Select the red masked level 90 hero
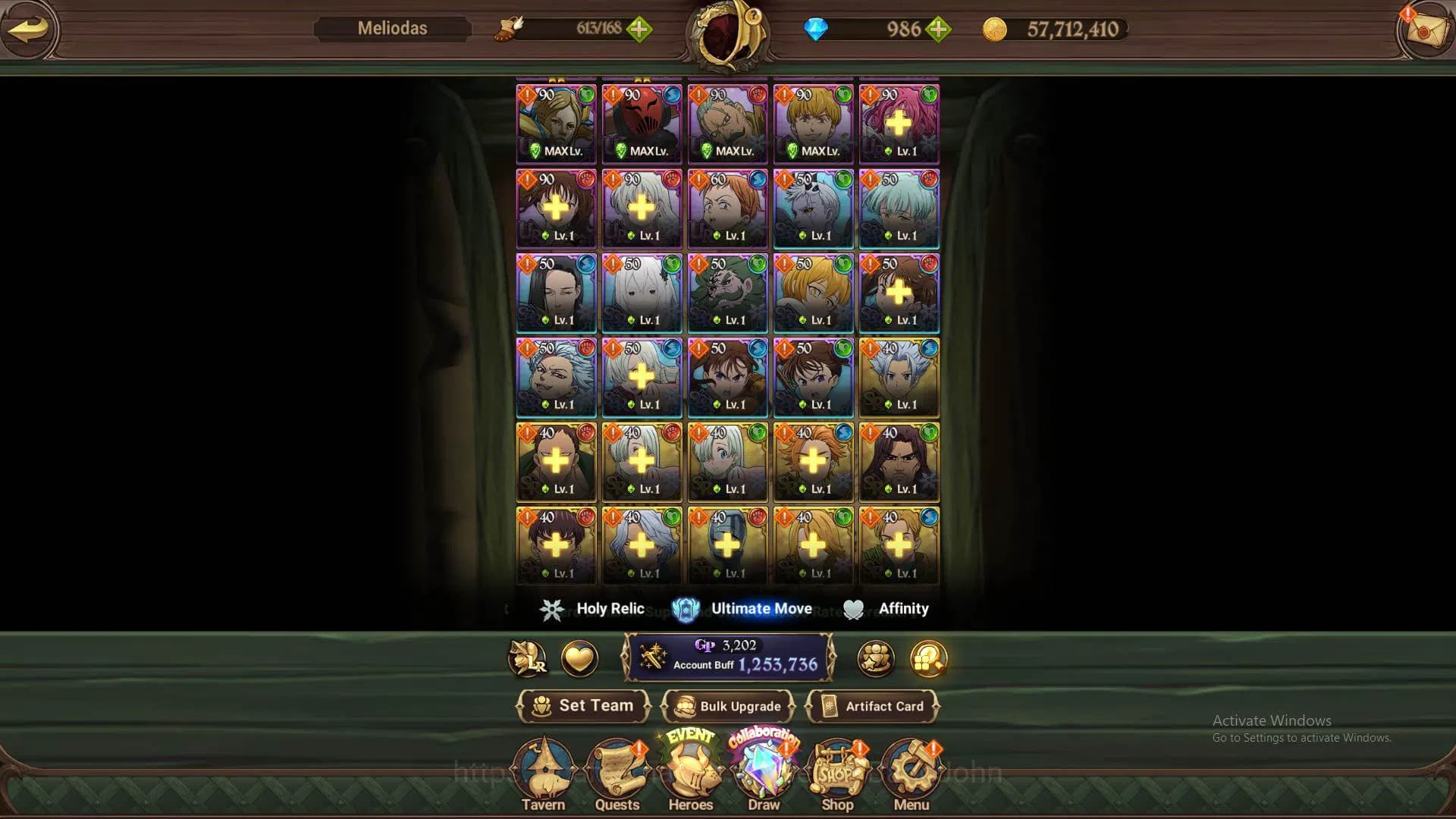The height and width of the screenshot is (819, 1456). point(642,124)
